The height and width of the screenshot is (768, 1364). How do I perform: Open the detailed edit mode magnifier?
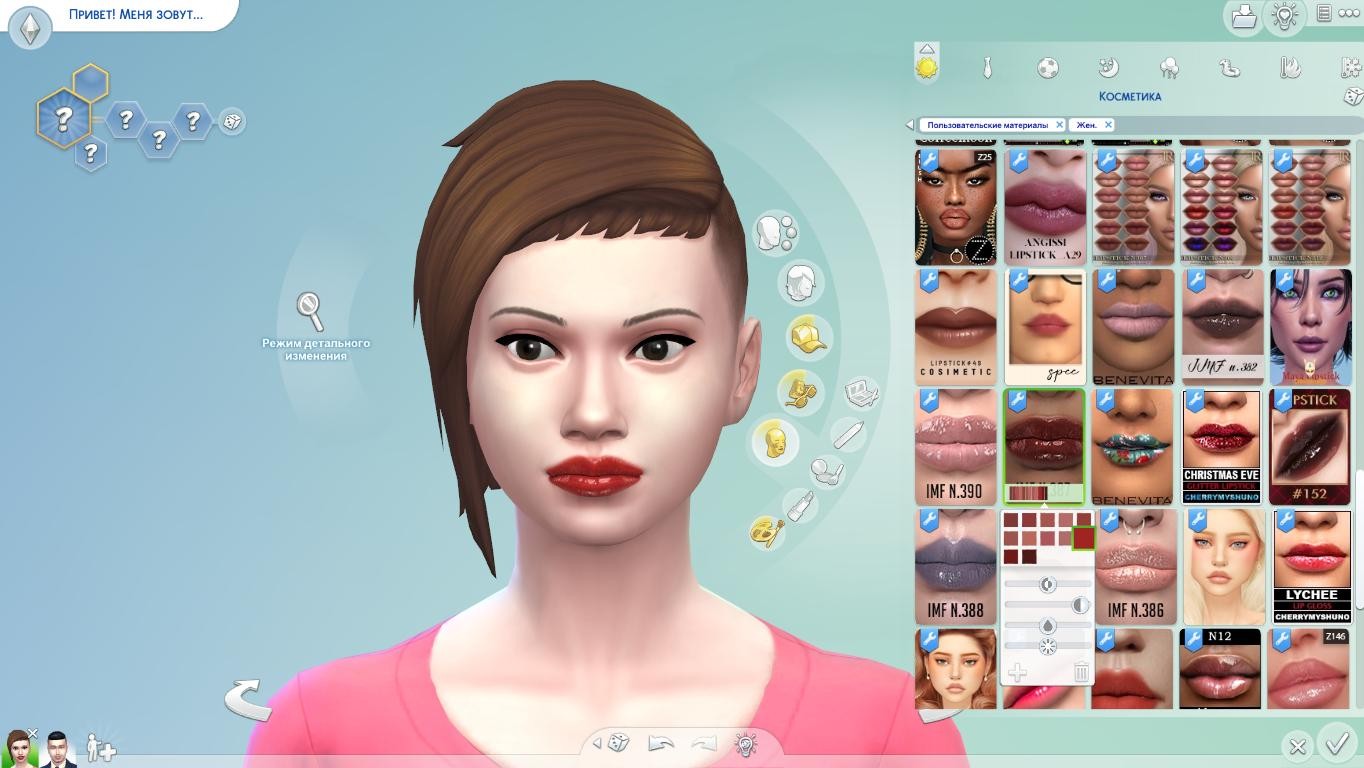311,310
